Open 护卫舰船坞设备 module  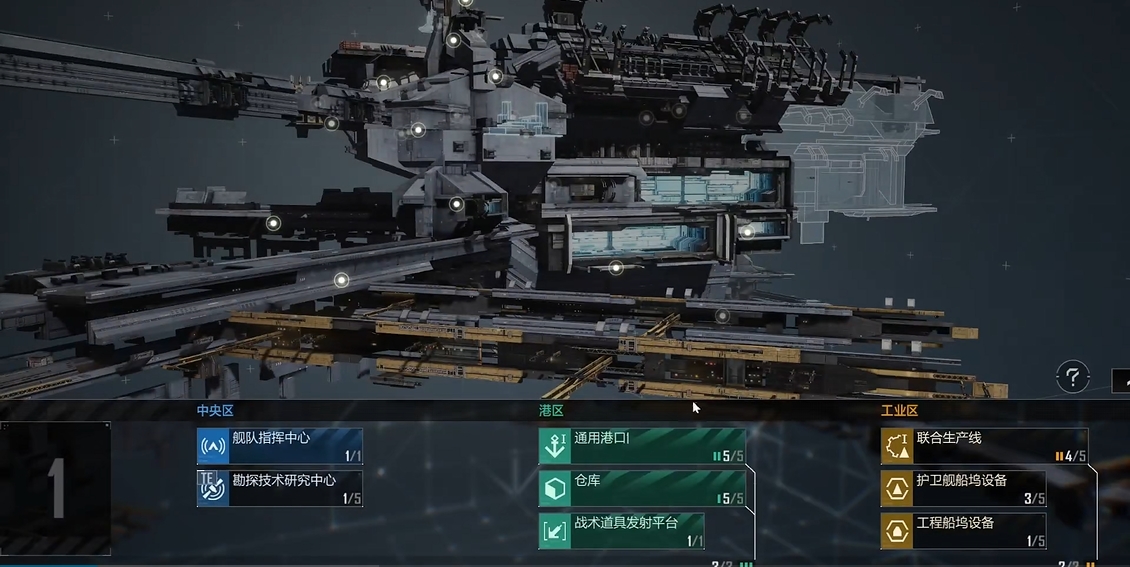coord(963,488)
